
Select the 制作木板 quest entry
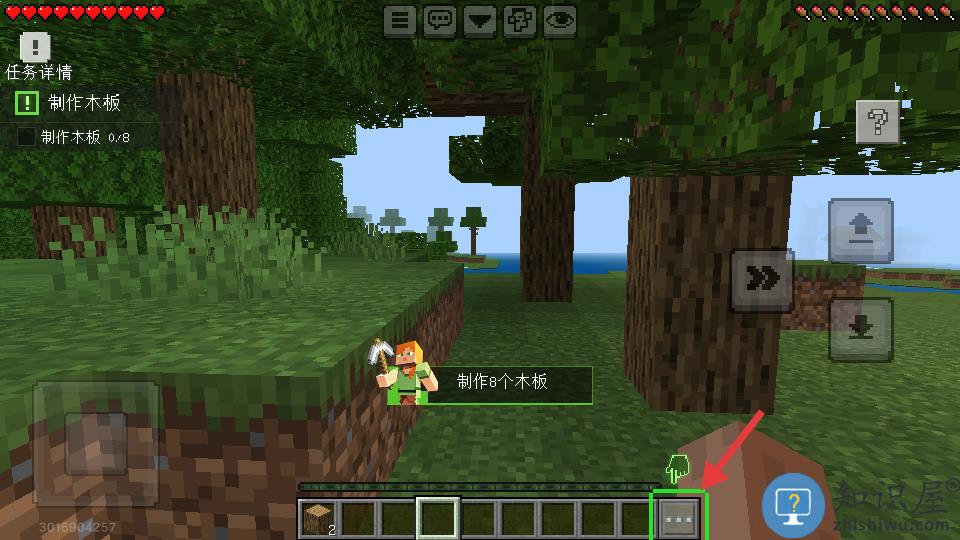[x=84, y=103]
